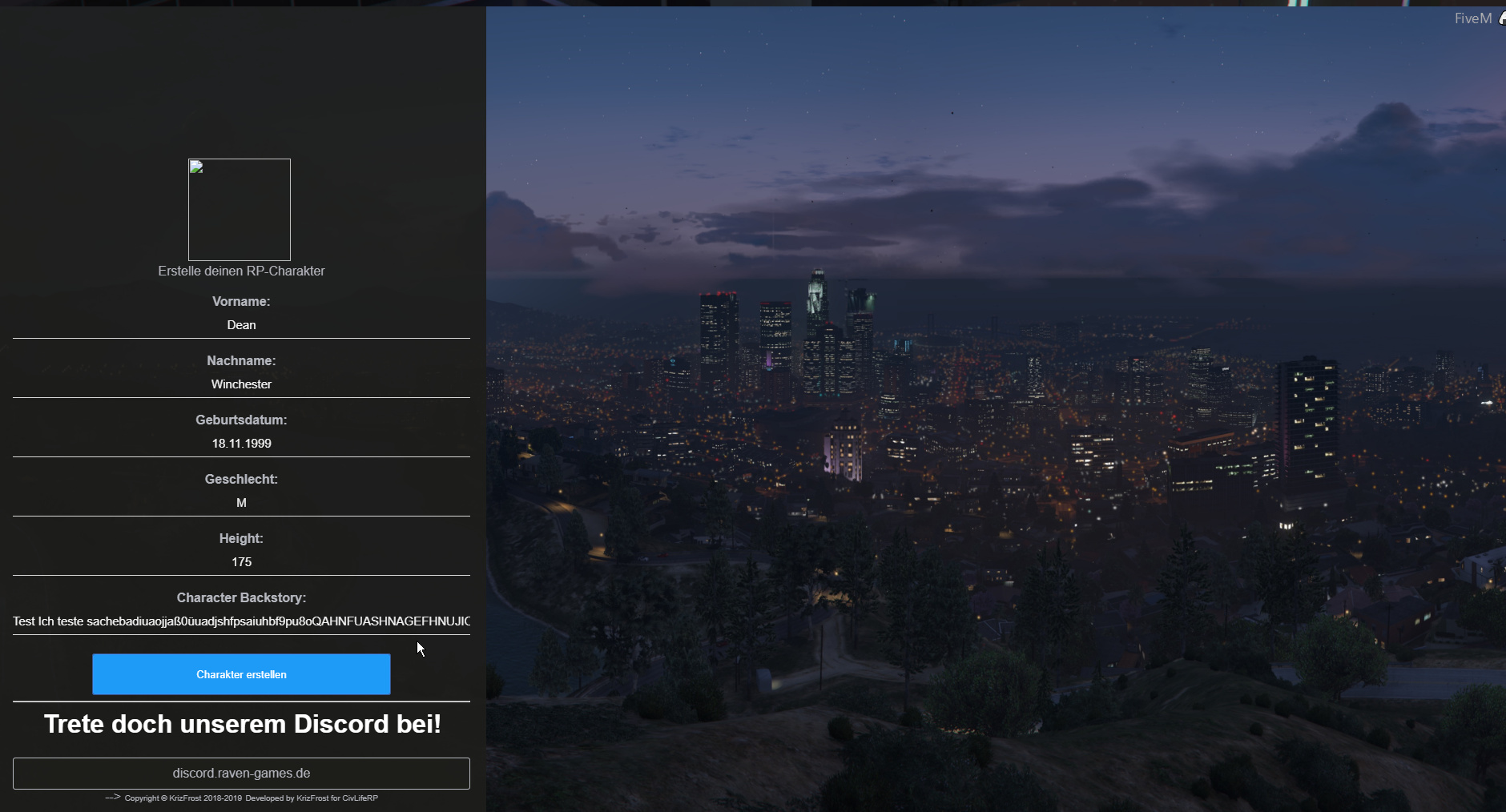Viewport: 1506px width, 812px height.
Task: Click the Height field showing 175
Action: tap(241, 561)
